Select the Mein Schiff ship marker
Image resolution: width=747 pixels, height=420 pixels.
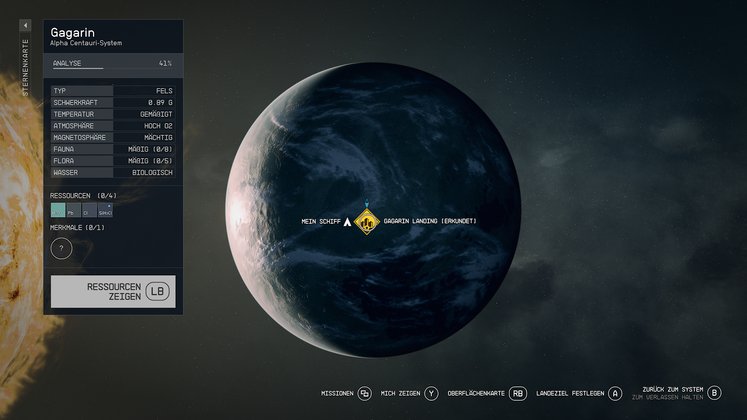tap(347, 222)
